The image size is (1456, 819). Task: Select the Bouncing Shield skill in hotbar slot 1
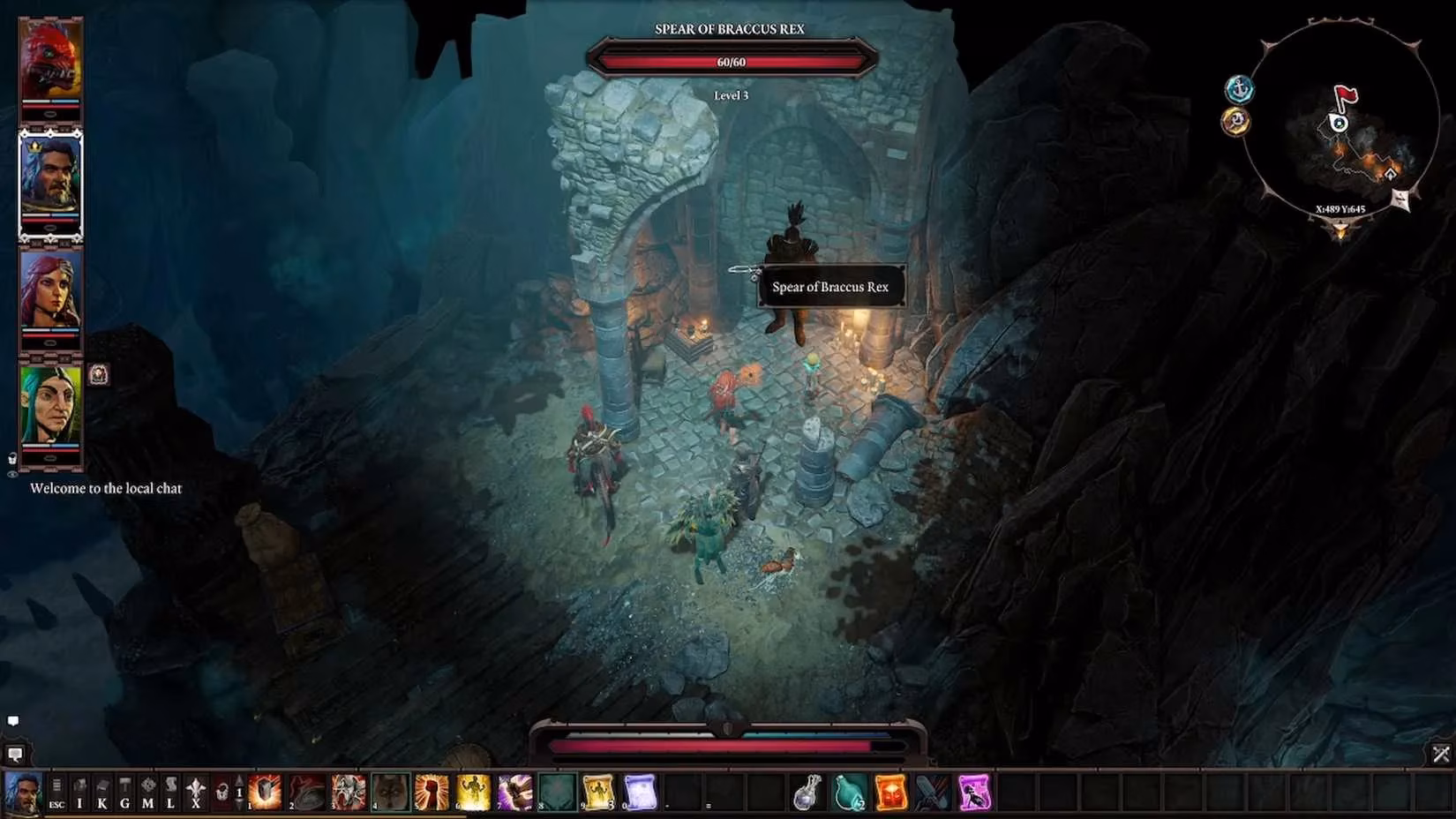pyautogui.click(x=265, y=793)
